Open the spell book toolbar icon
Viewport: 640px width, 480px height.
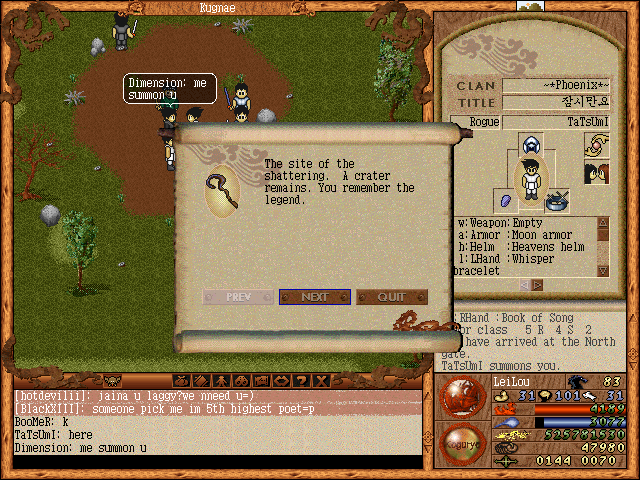(201, 380)
